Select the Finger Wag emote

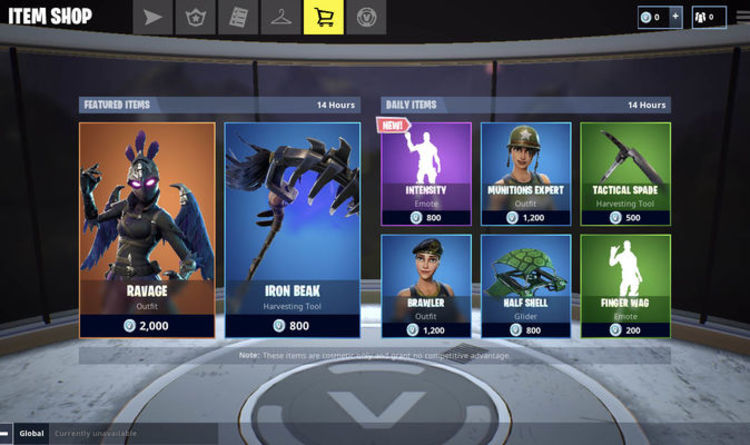[626, 286]
